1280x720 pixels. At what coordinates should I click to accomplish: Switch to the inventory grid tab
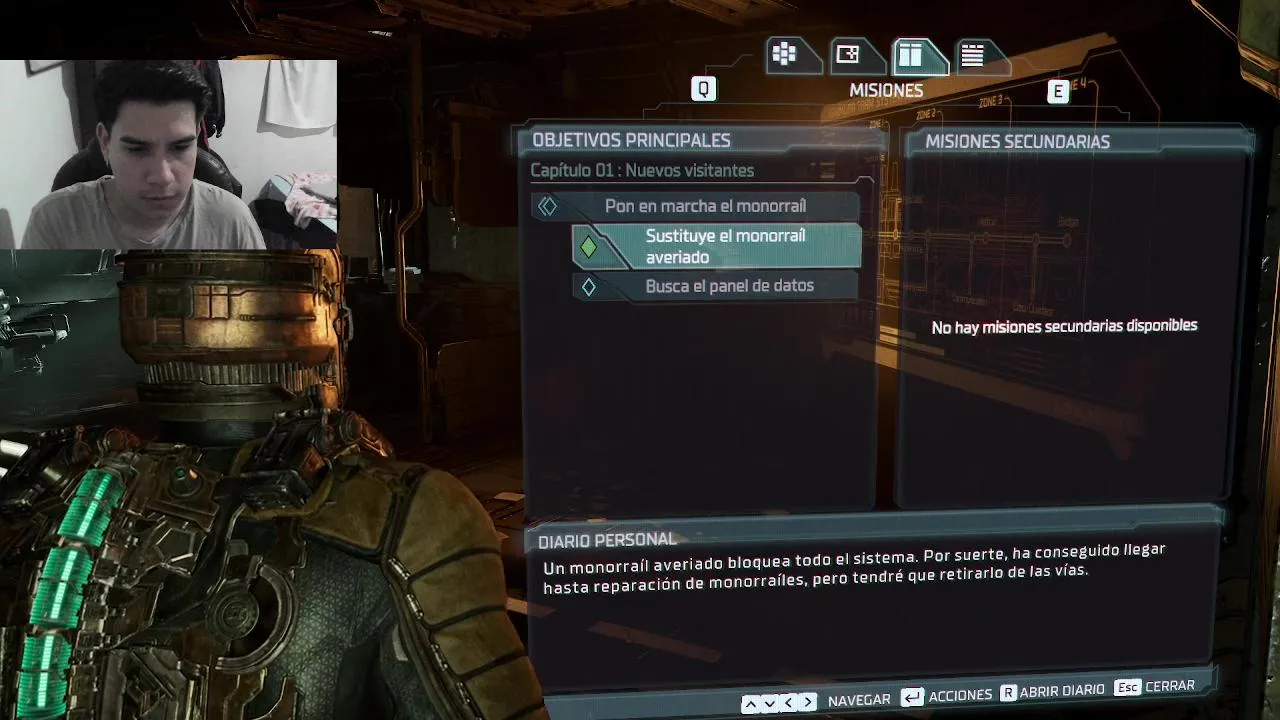[784, 55]
